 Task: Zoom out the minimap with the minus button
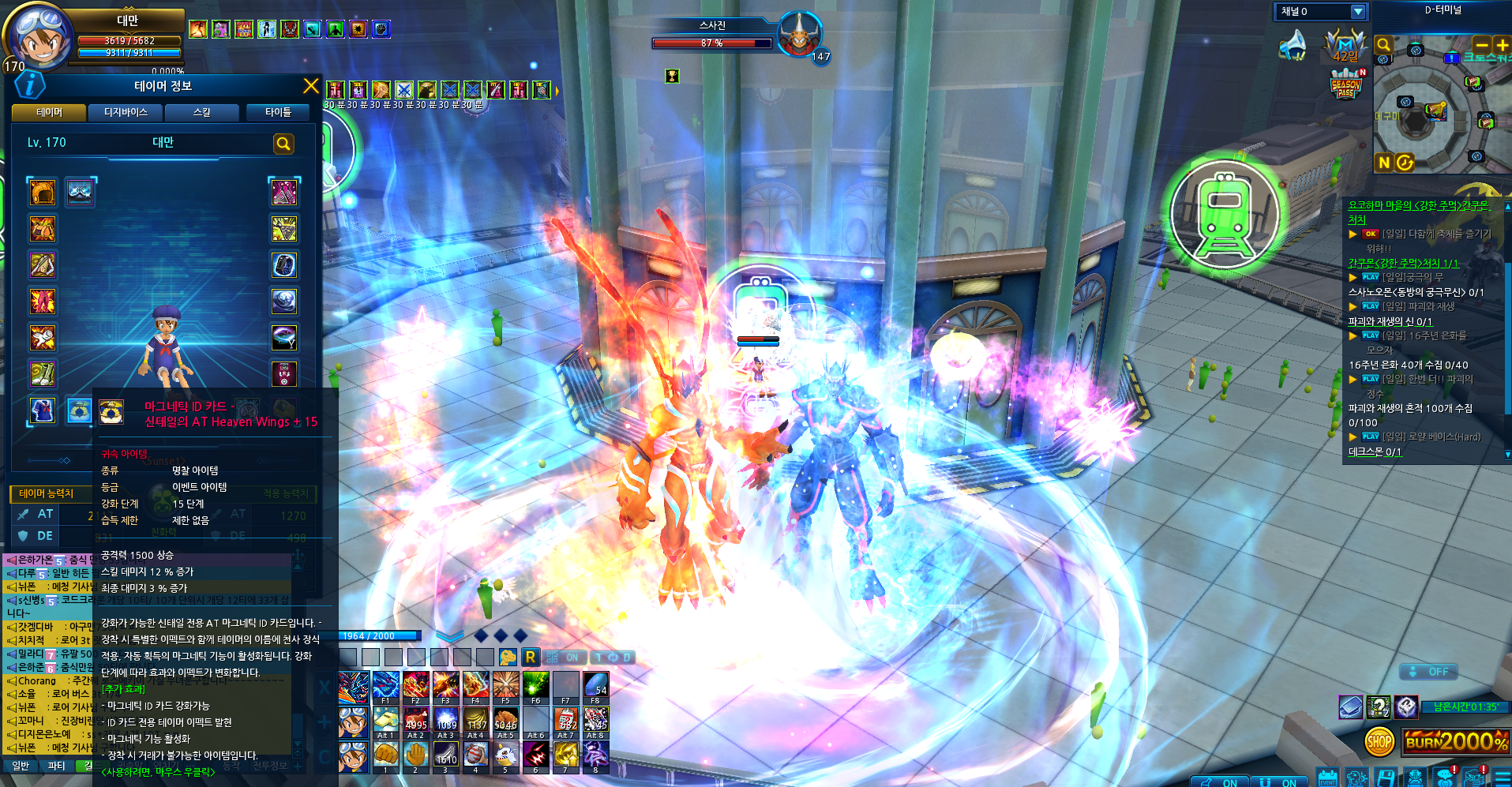point(1482,45)
